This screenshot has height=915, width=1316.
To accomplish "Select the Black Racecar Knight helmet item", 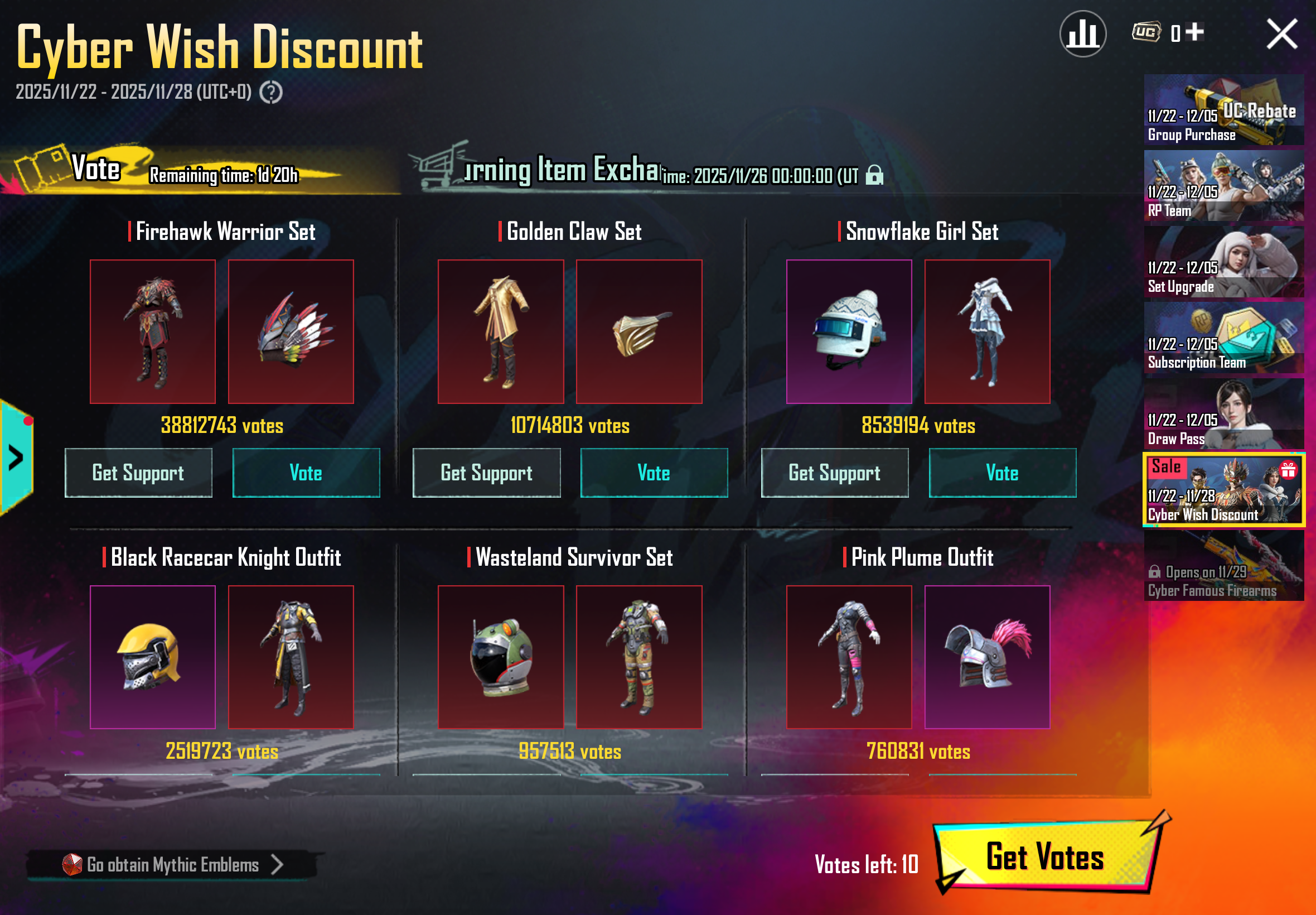I will click(152, 657).
